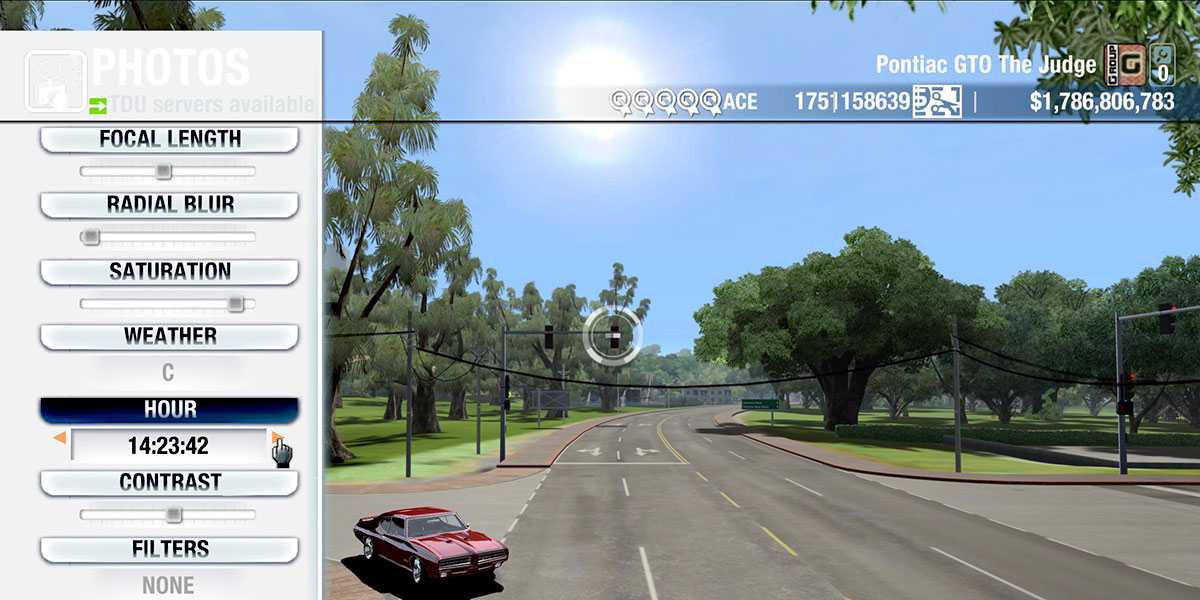Open the Filters option
This screenshot has height=600, width=1200.
[169, 549]
